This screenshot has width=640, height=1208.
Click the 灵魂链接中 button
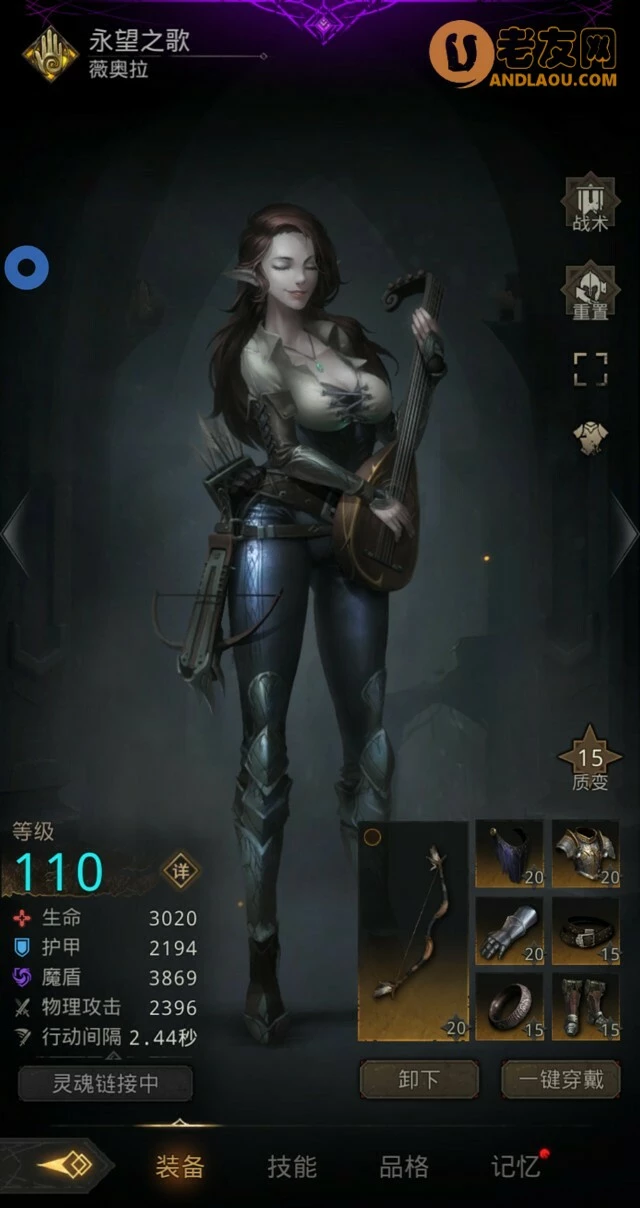pos(106,1083)
